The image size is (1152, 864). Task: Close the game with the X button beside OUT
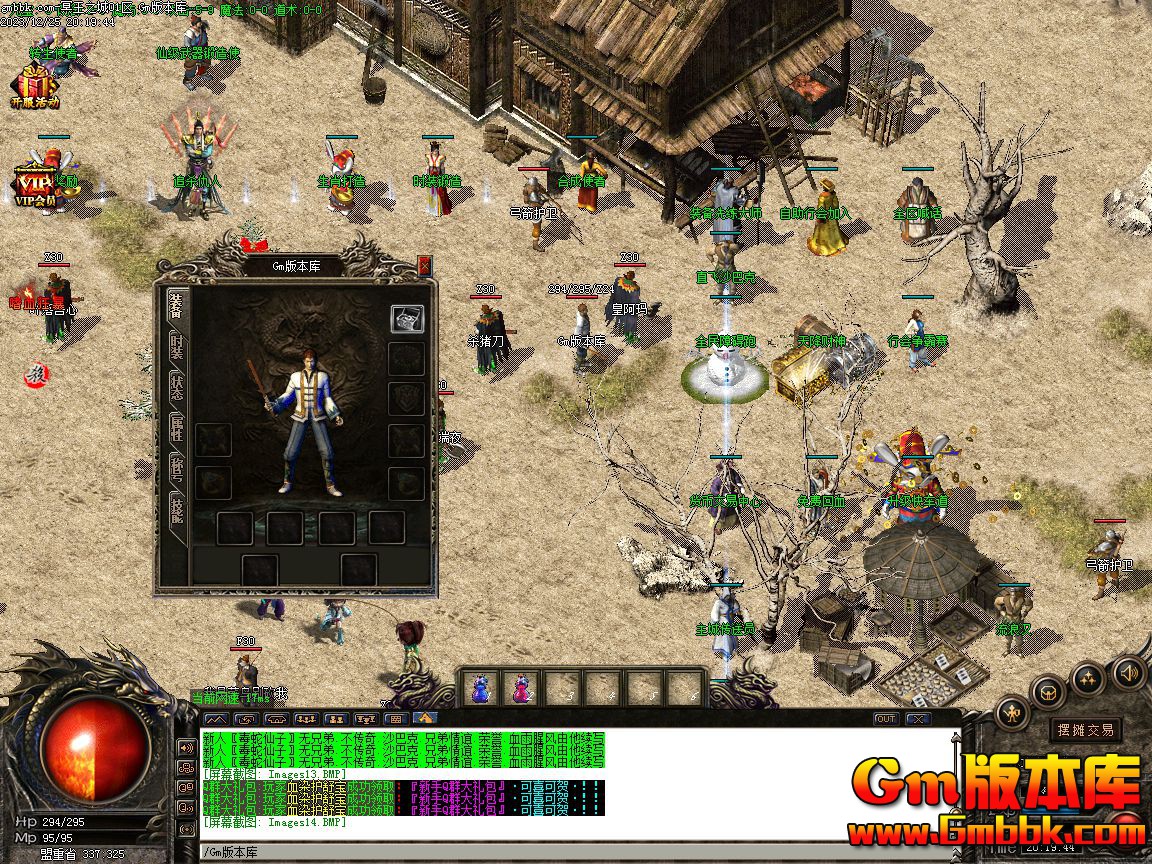click(x=917, y=719)
